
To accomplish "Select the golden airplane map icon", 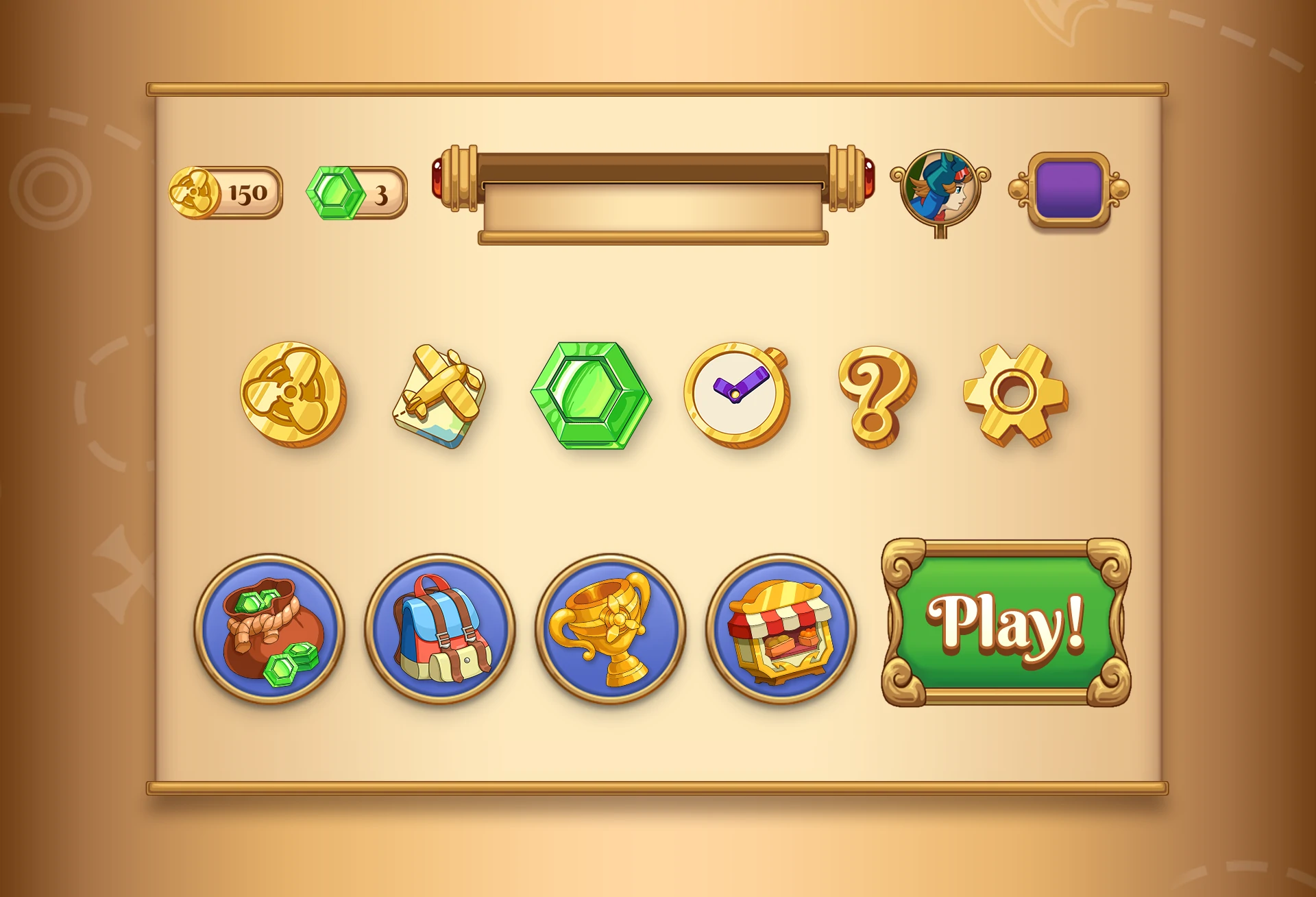I will [x=440, y=396].
